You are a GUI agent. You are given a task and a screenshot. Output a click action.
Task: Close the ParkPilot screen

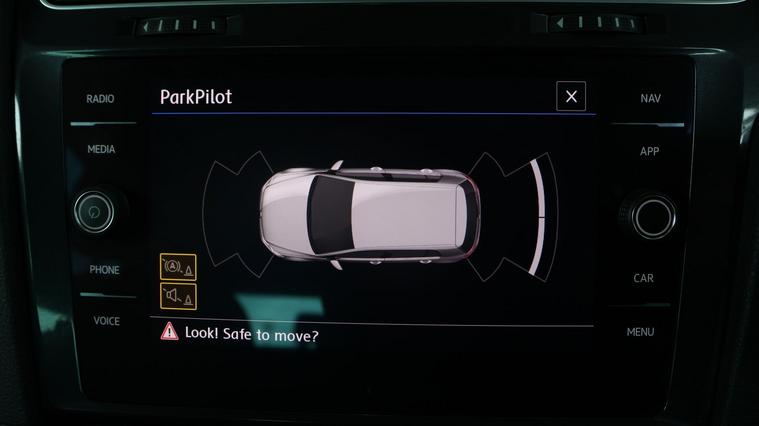tap(571, 96)
